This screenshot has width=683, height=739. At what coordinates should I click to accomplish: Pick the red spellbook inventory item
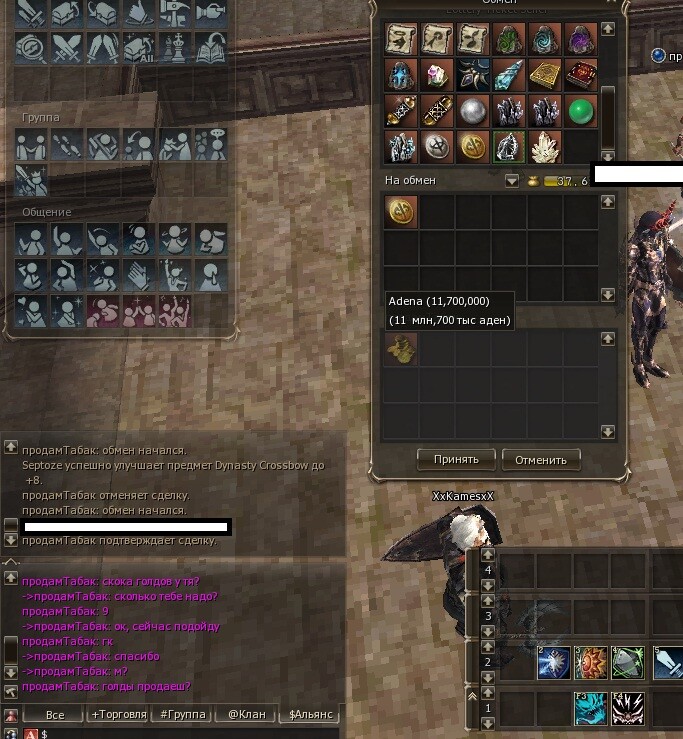[581, 75]
